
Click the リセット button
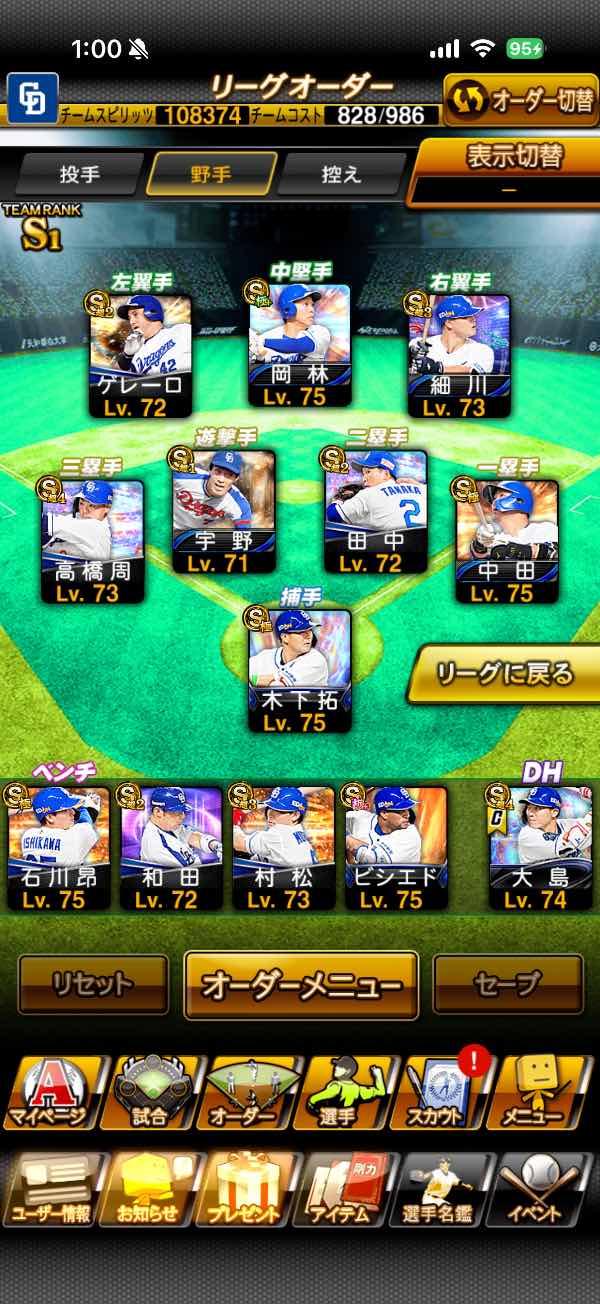(x=93, y=984)
